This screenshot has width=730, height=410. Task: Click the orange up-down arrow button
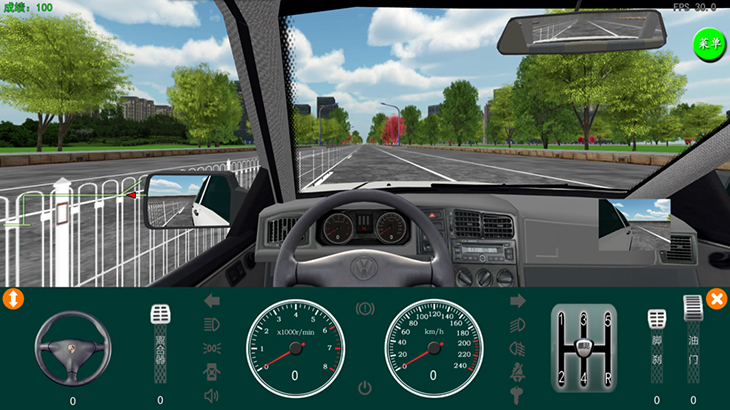click(x=14, y=298)
